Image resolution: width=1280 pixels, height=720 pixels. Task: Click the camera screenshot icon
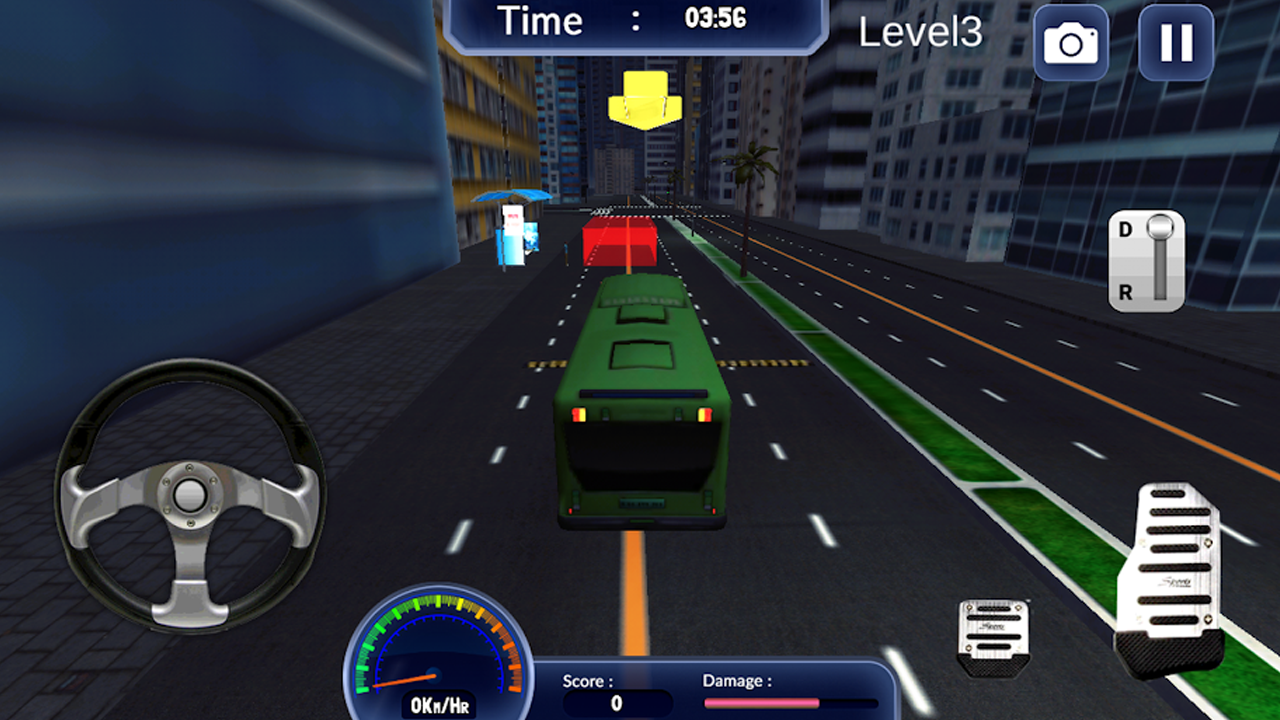[x=1070, y=44]
